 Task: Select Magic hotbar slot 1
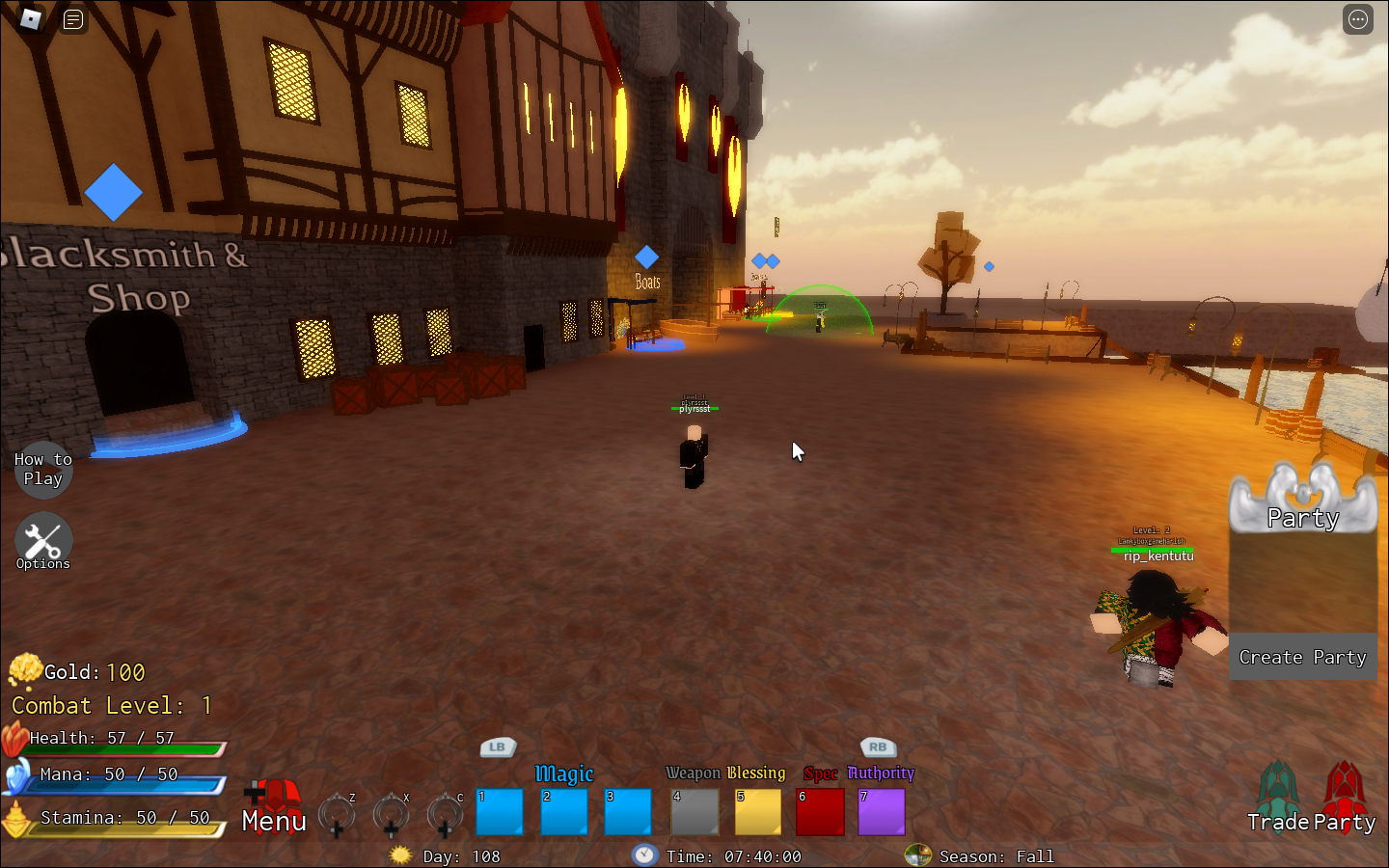click(500, 812)
